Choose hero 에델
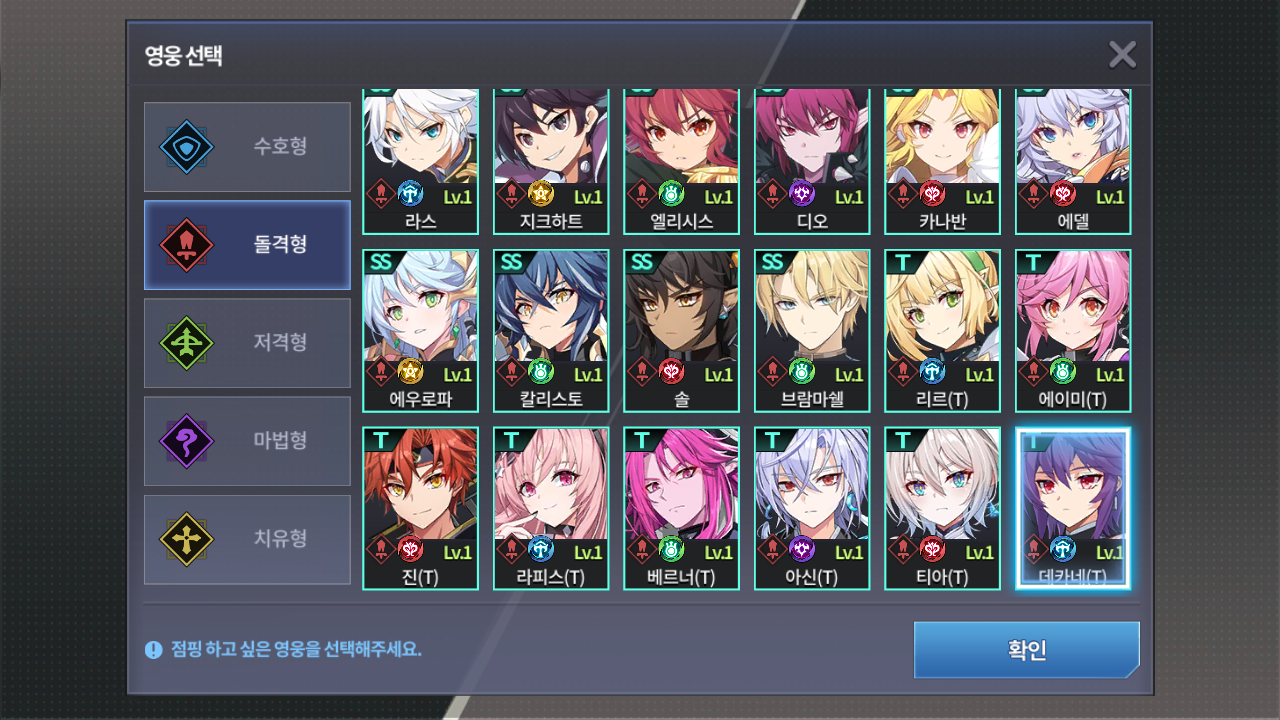1280x720 pixels. (1073, 160)
